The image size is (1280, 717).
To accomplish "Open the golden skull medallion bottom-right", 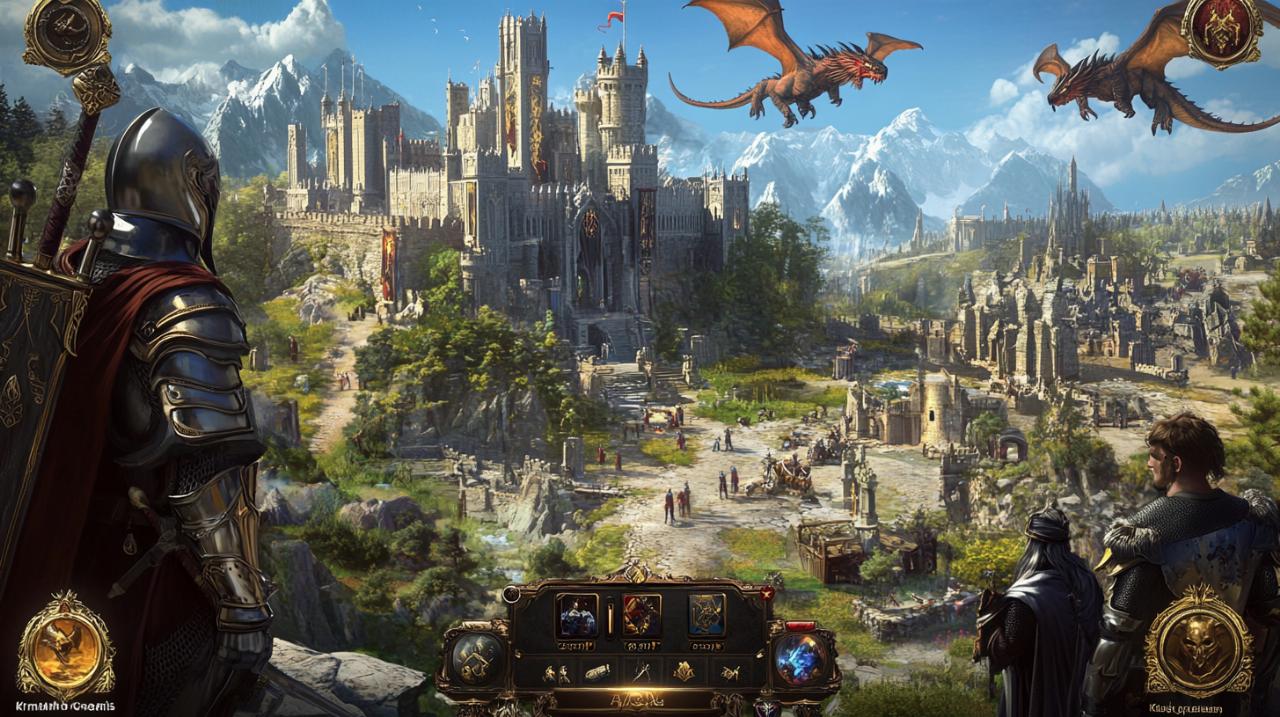I will (1198, 642).
